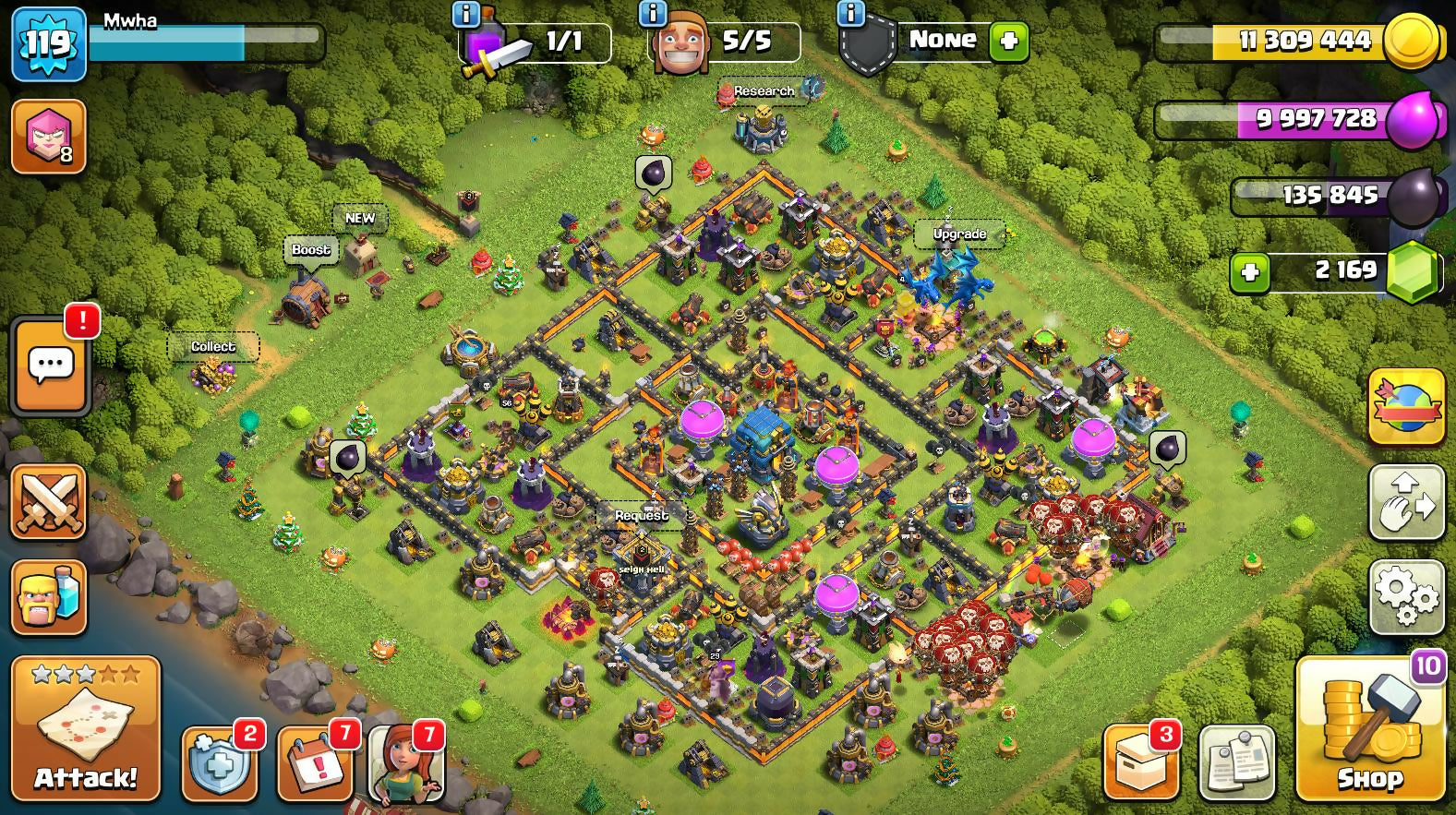Open the events calendar icon
The width and height of the screenshot is (1456, 815).
[314, 764]
